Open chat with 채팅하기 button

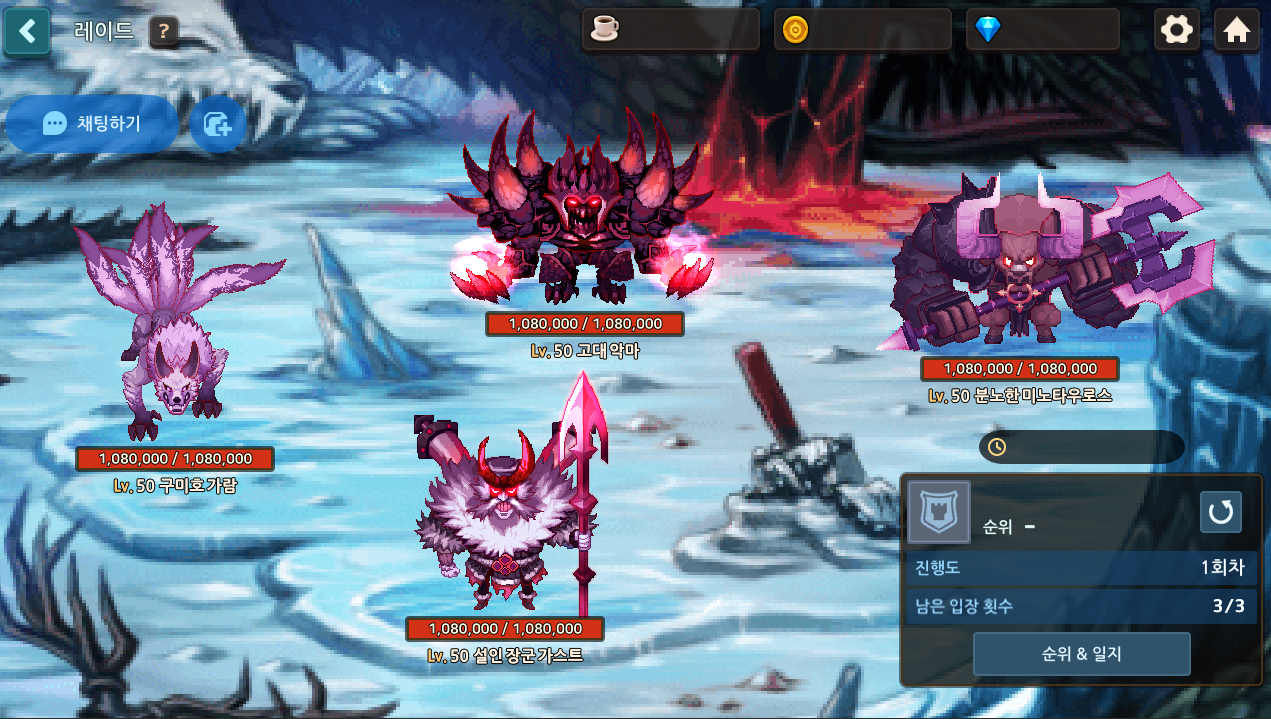92,124
